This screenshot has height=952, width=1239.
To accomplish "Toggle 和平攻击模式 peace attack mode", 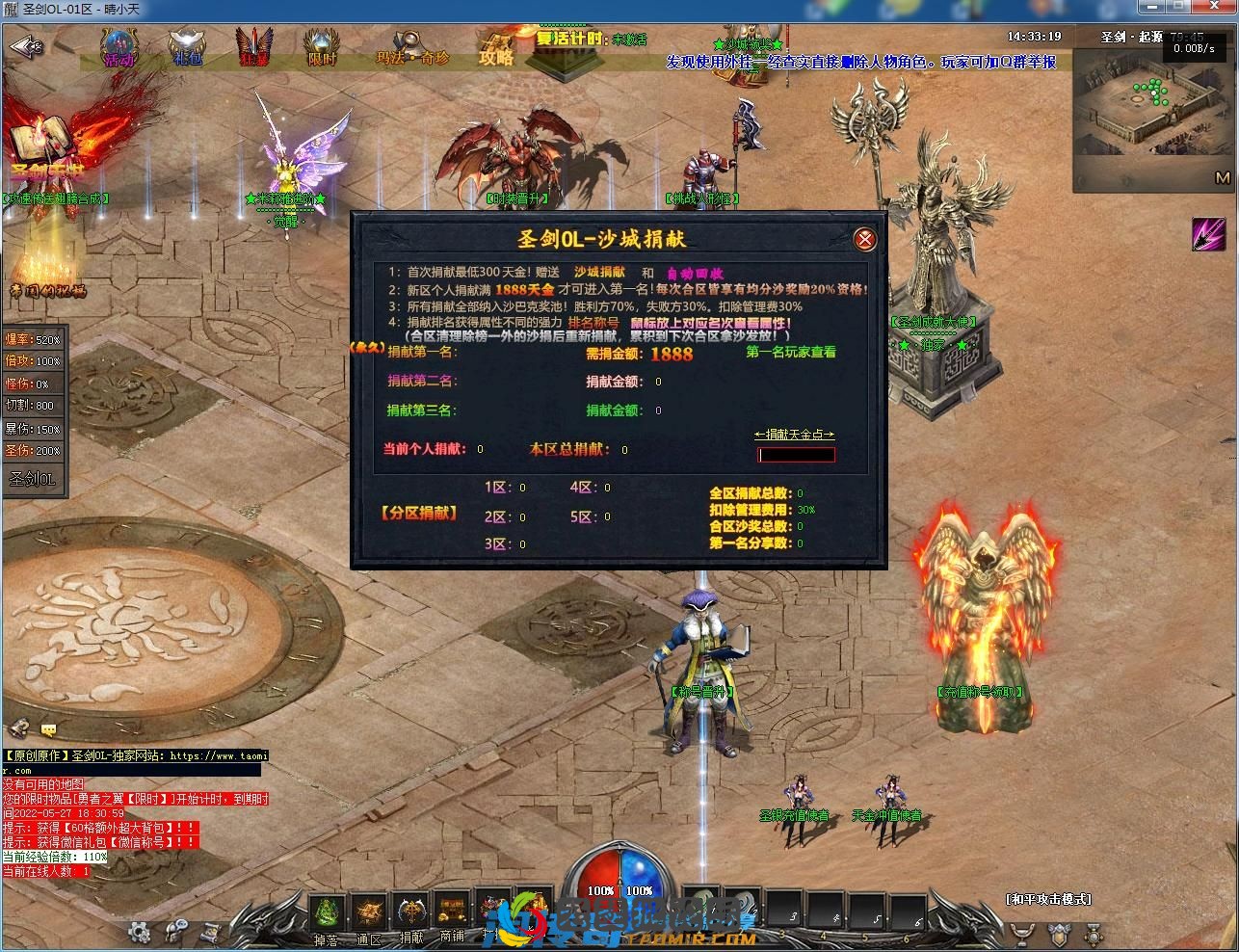I will point(1047,897).
